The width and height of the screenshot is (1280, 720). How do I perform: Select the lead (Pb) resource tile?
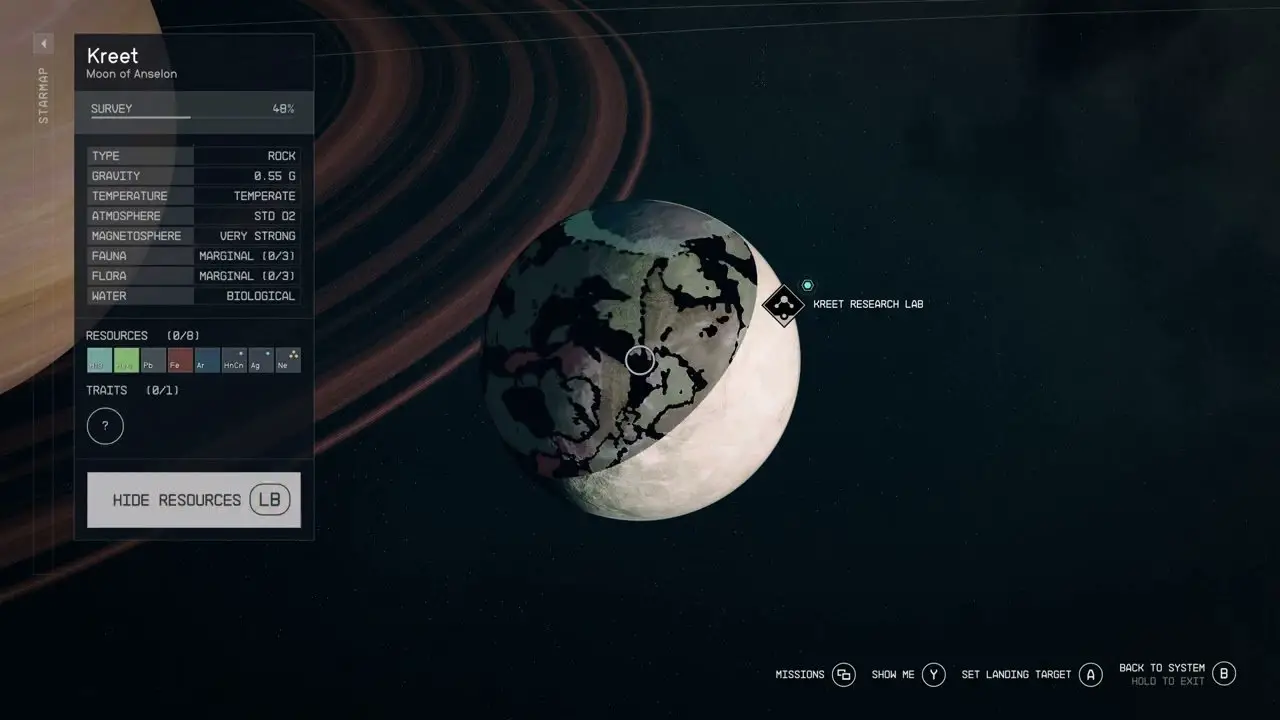153,360
